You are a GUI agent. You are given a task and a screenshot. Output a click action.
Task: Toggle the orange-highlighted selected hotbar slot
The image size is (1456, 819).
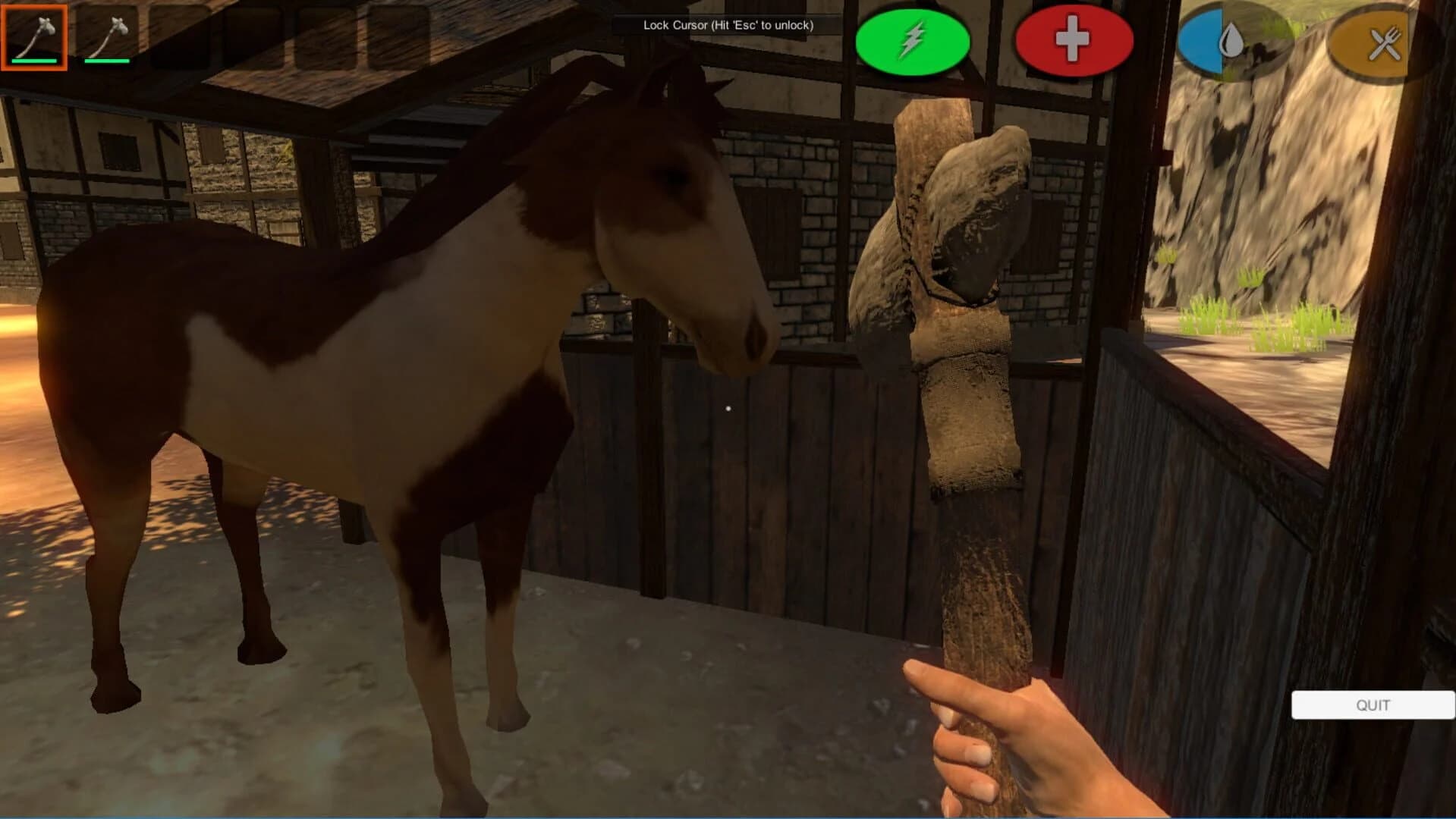tap(36, 38)
